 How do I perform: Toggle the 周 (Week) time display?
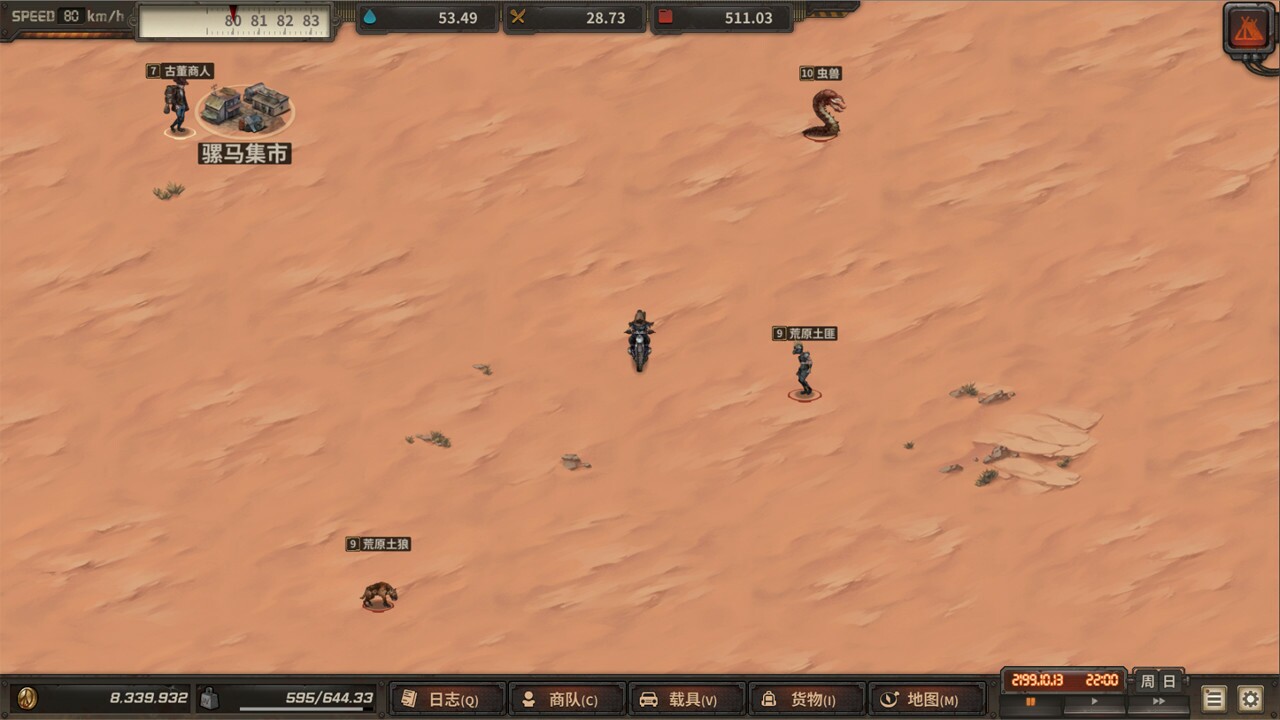1148,682
